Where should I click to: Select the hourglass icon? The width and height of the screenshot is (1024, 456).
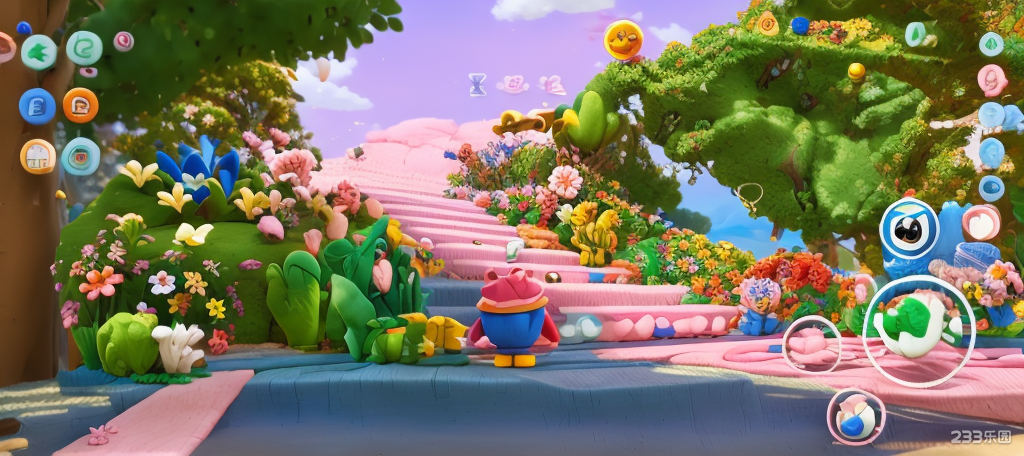click(478, 84)
